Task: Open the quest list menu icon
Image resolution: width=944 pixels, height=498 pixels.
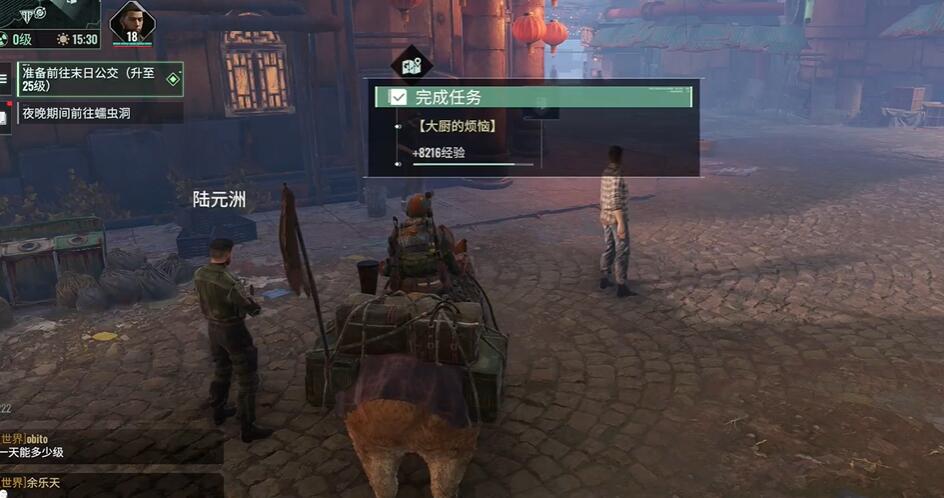Action: 5,78
